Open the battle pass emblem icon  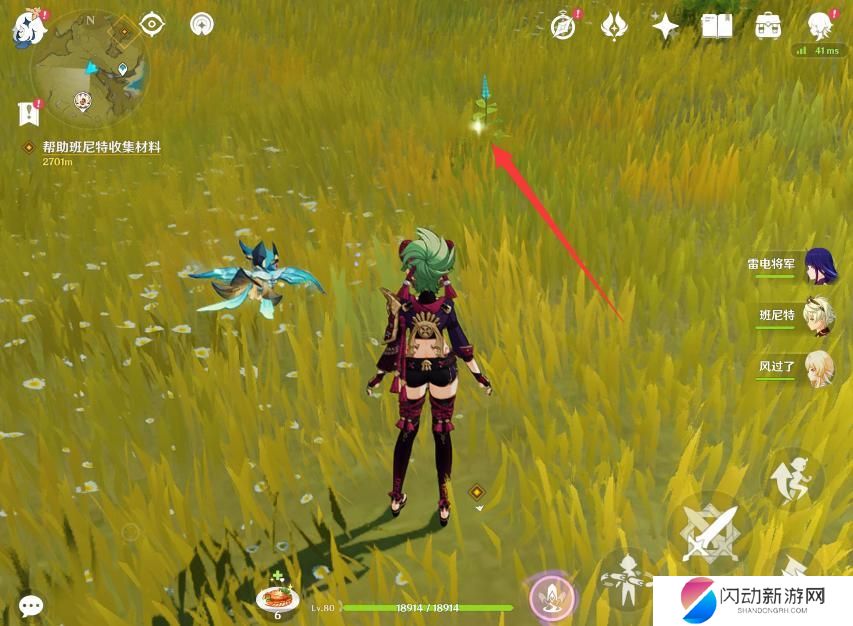614,26
